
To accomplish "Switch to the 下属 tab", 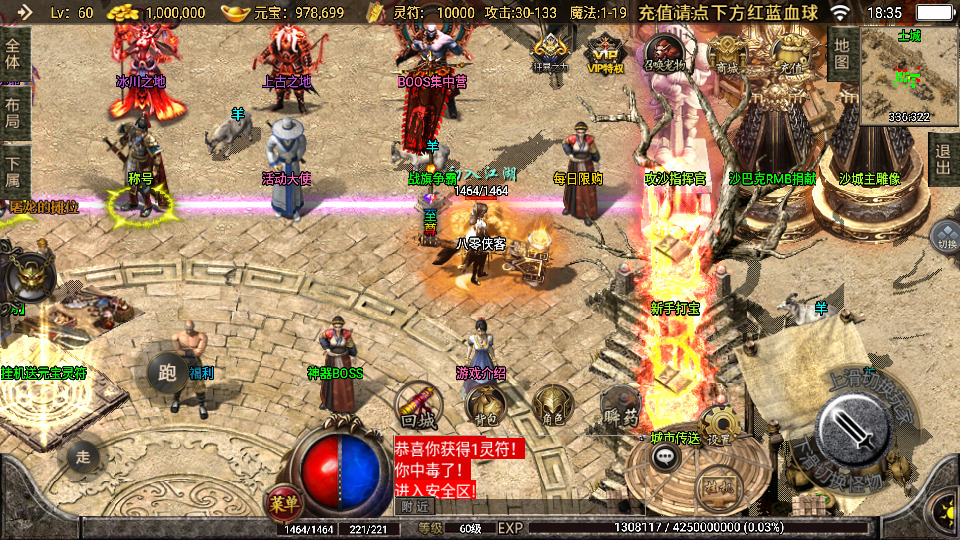I will (13, 171).
